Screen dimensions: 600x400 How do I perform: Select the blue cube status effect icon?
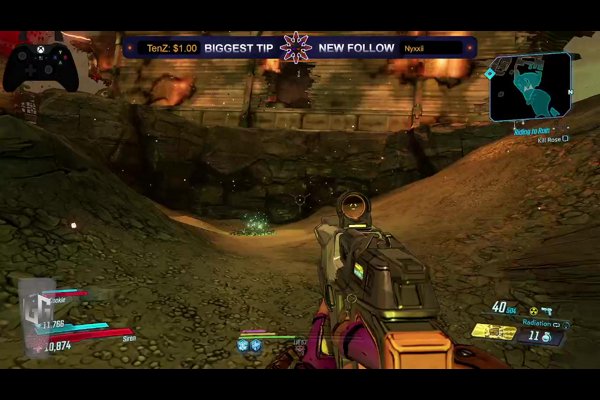coord(242,345)
